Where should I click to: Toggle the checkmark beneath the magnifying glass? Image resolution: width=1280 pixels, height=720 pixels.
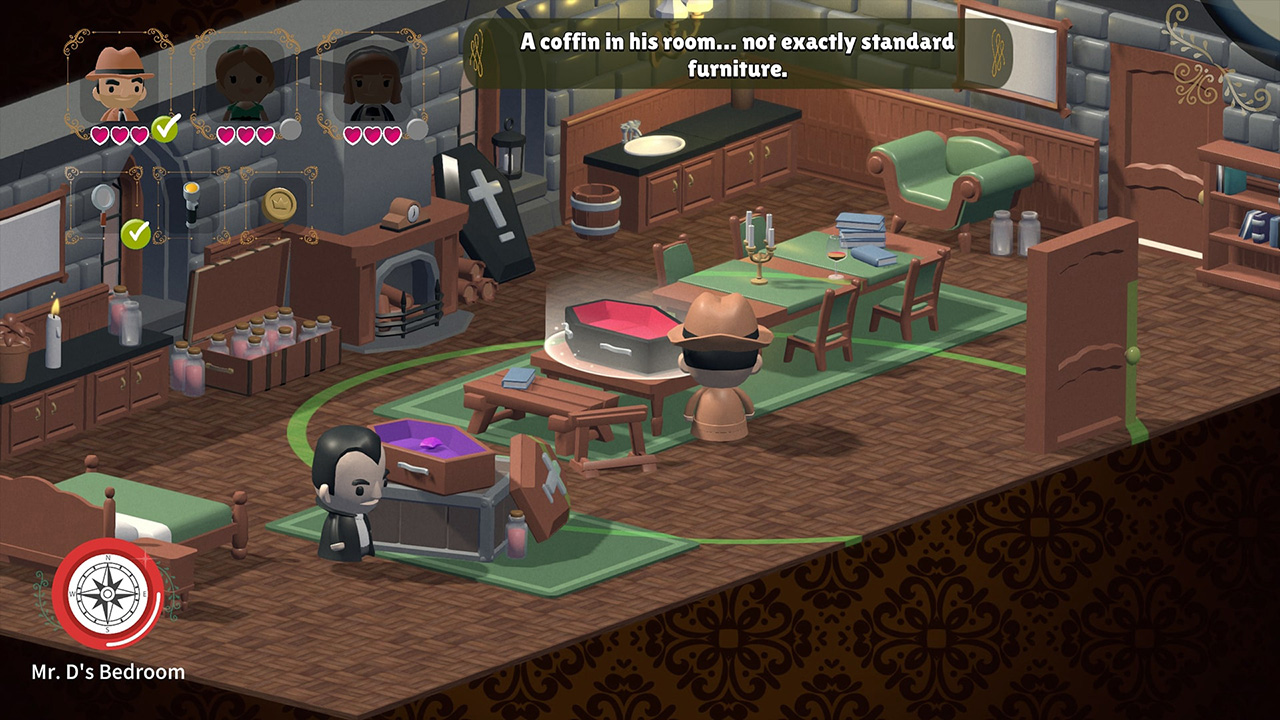pos(136,234)
